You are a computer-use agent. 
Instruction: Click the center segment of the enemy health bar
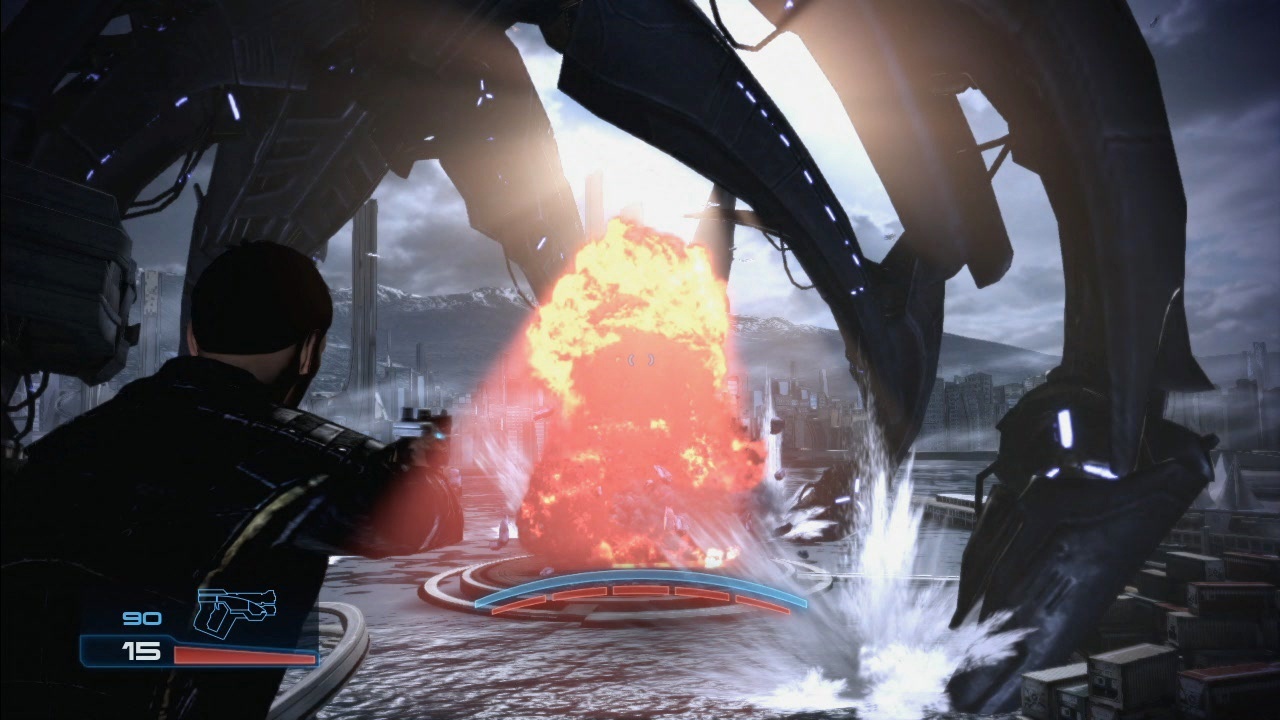(640, 590)
